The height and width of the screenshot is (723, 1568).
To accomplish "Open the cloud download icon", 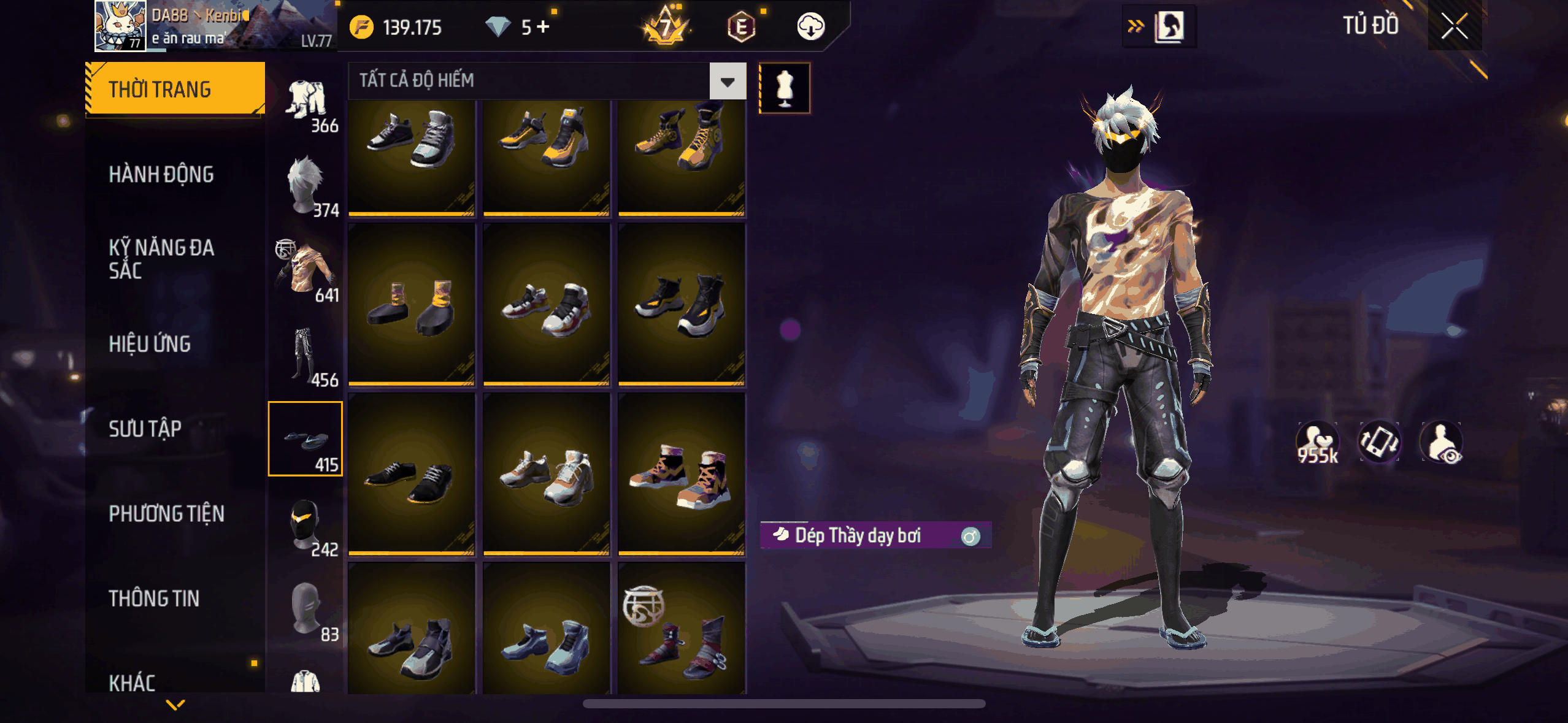I will [810, 27].
